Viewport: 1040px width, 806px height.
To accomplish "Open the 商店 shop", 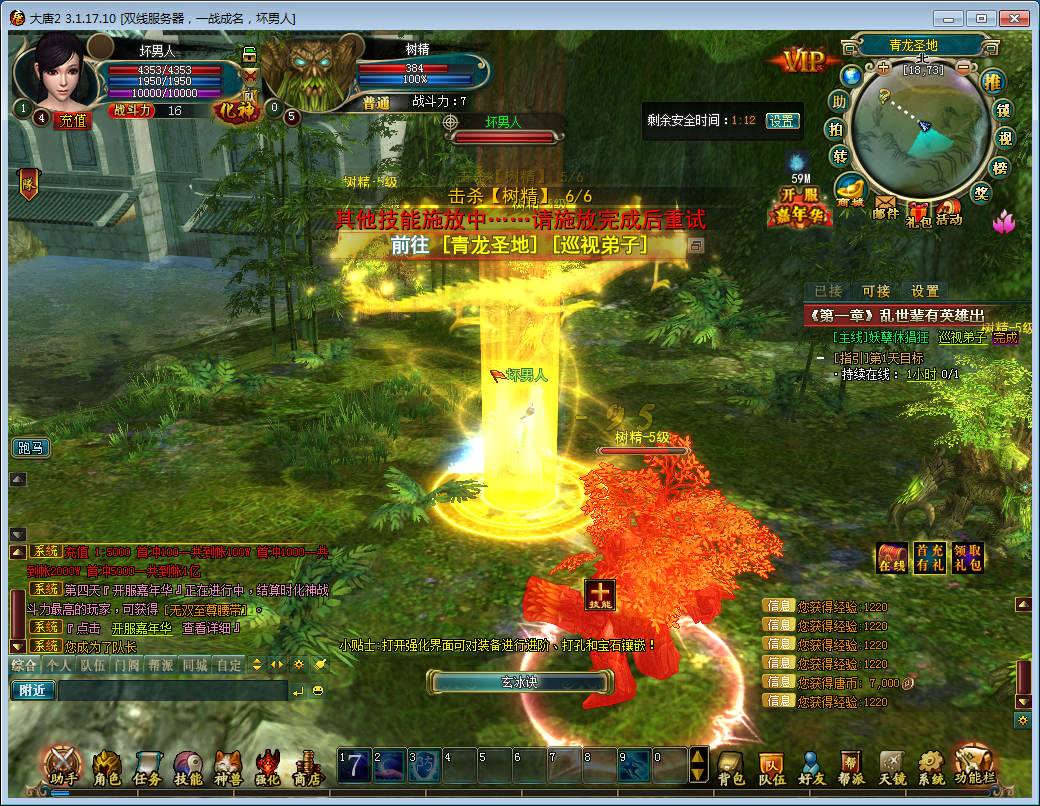I will 306,766.
